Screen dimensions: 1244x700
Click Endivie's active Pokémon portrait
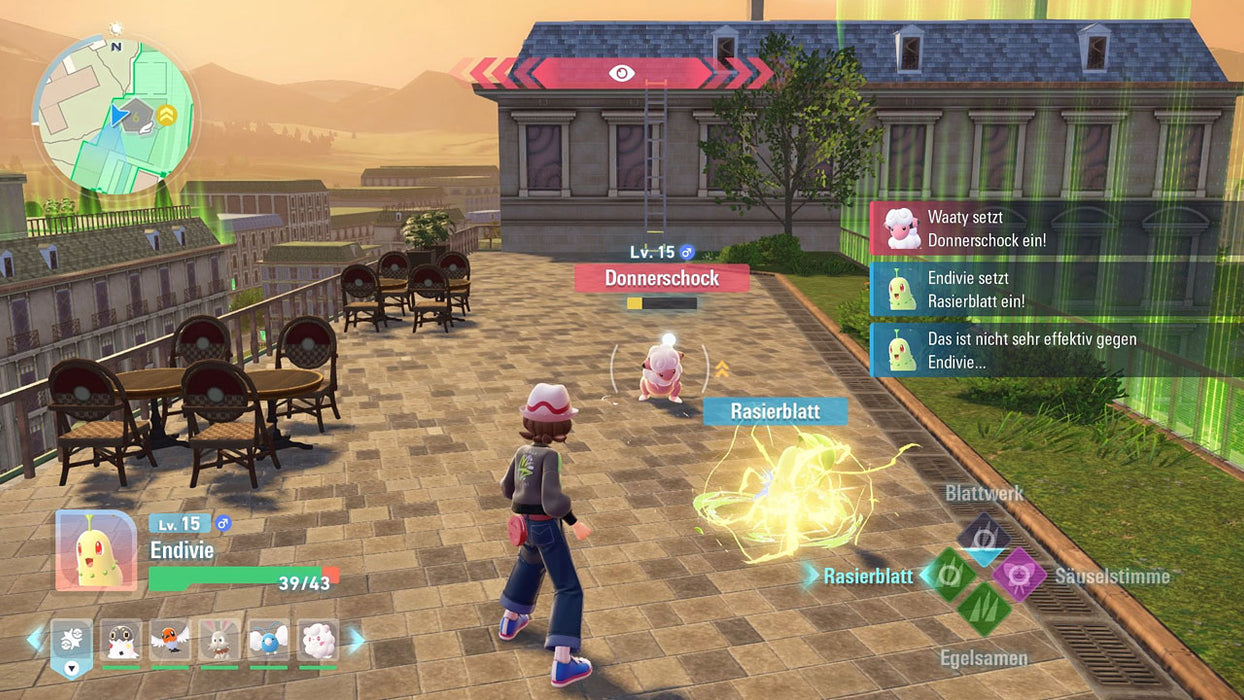pyautogui.click(x=96, y=550)
